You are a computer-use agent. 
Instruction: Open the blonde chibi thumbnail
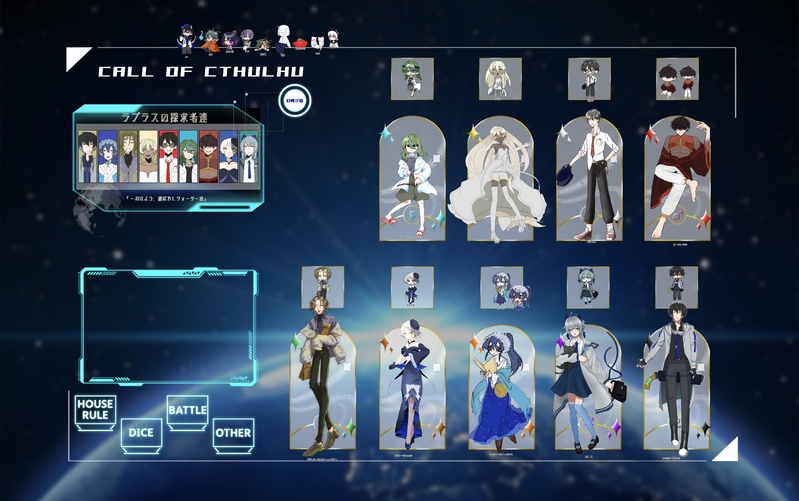500,79
